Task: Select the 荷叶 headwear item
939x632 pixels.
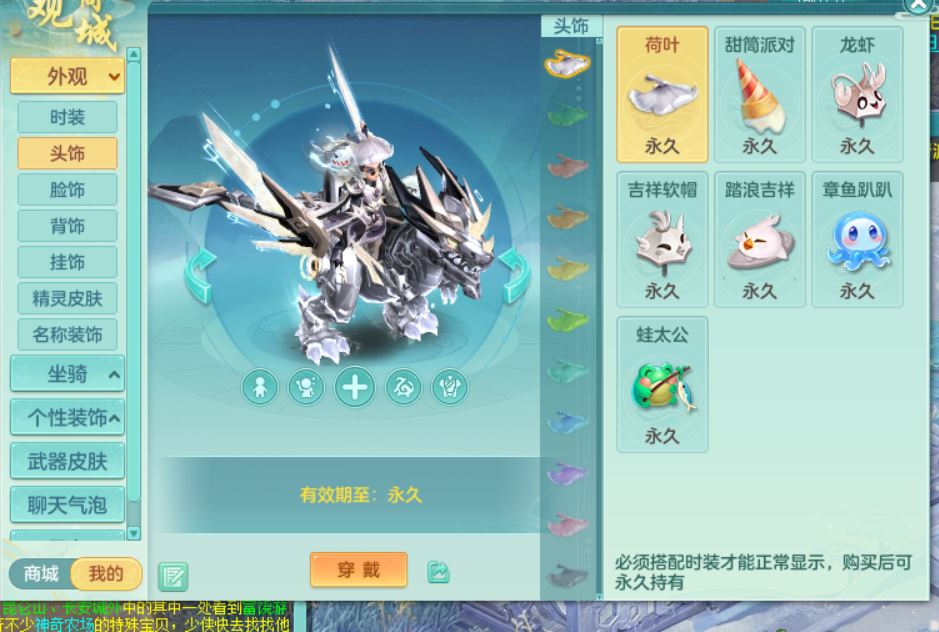Action: 662,96
